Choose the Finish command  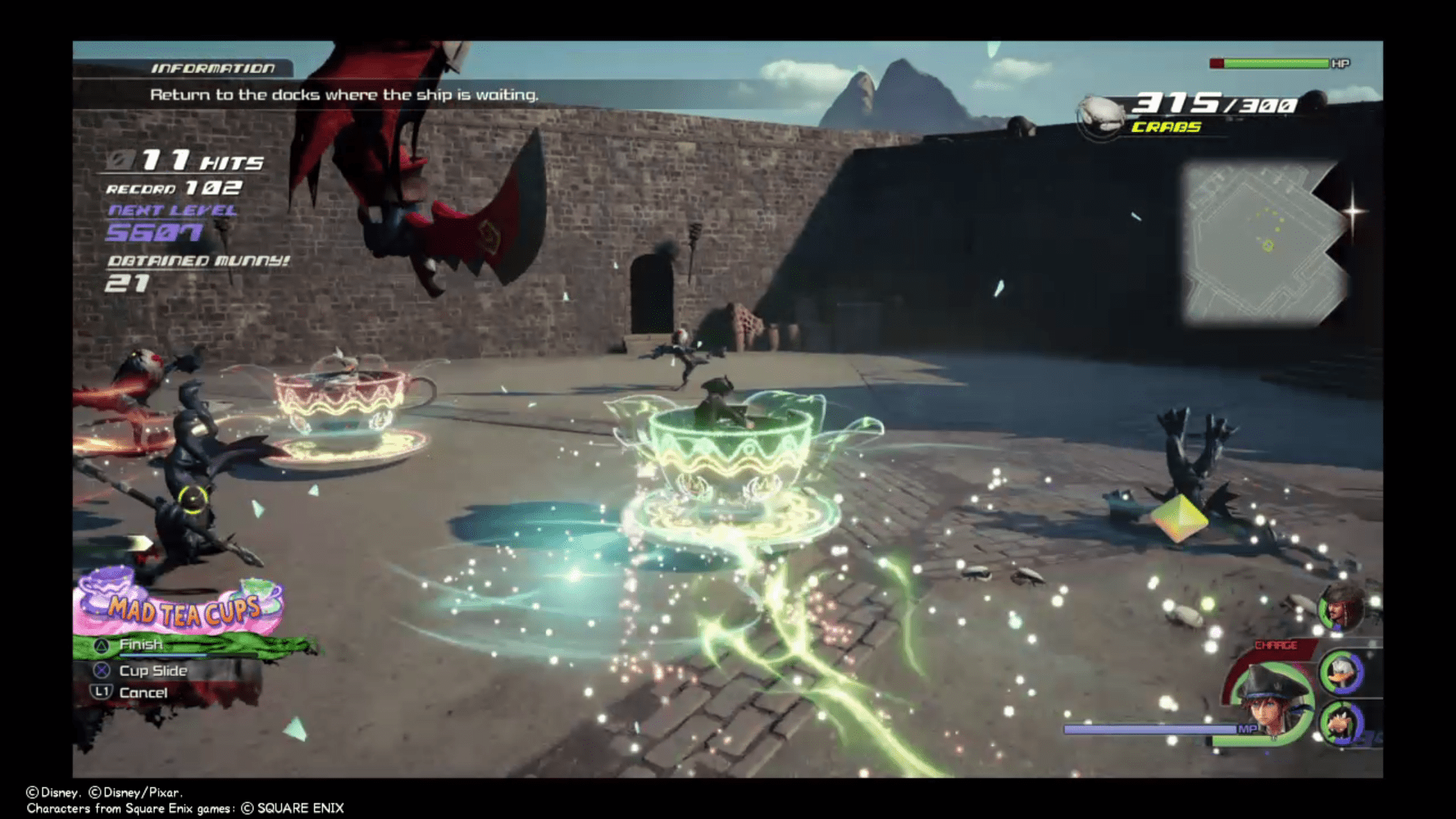140,644
